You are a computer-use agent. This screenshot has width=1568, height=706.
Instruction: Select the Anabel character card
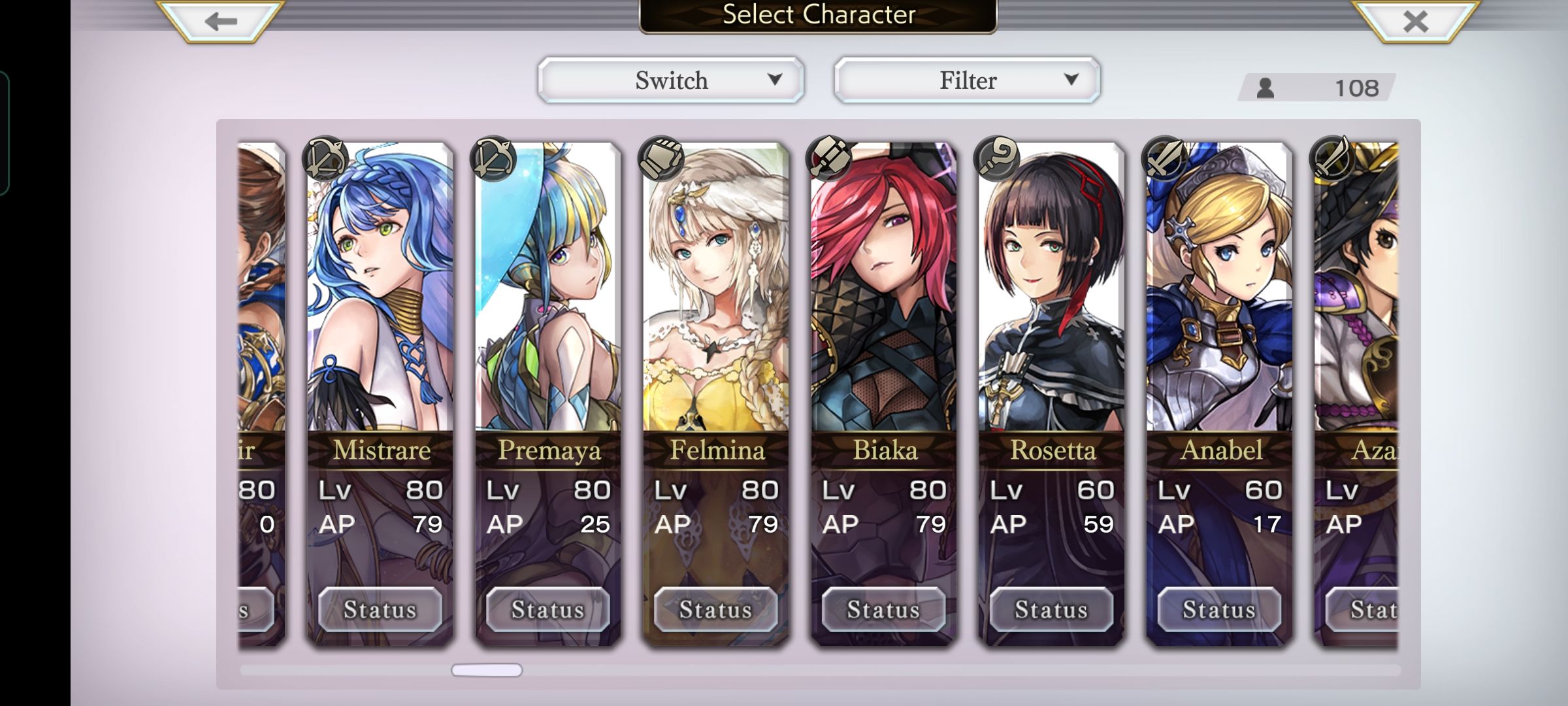(x=1219, y=294)
